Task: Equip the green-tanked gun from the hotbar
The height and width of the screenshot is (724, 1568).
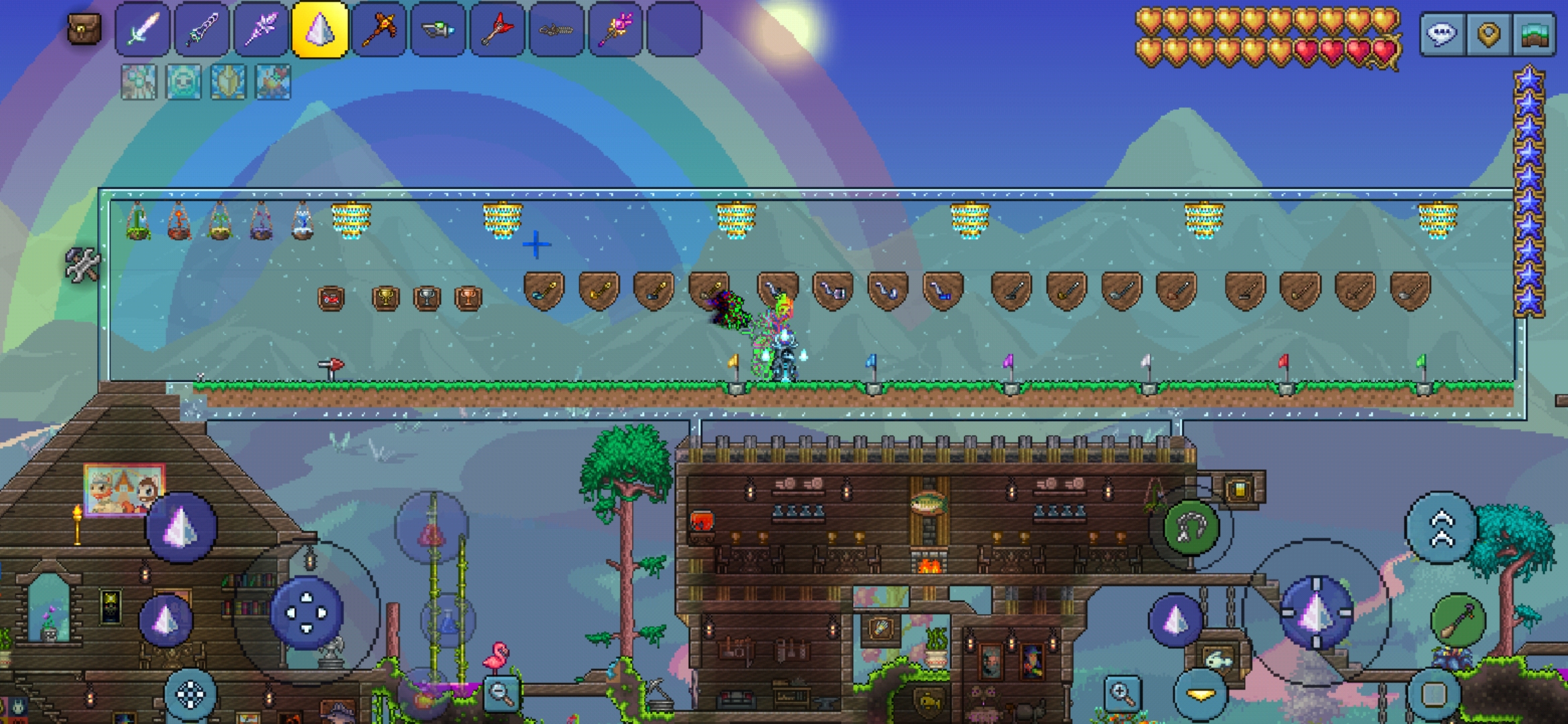Action: 438,30
